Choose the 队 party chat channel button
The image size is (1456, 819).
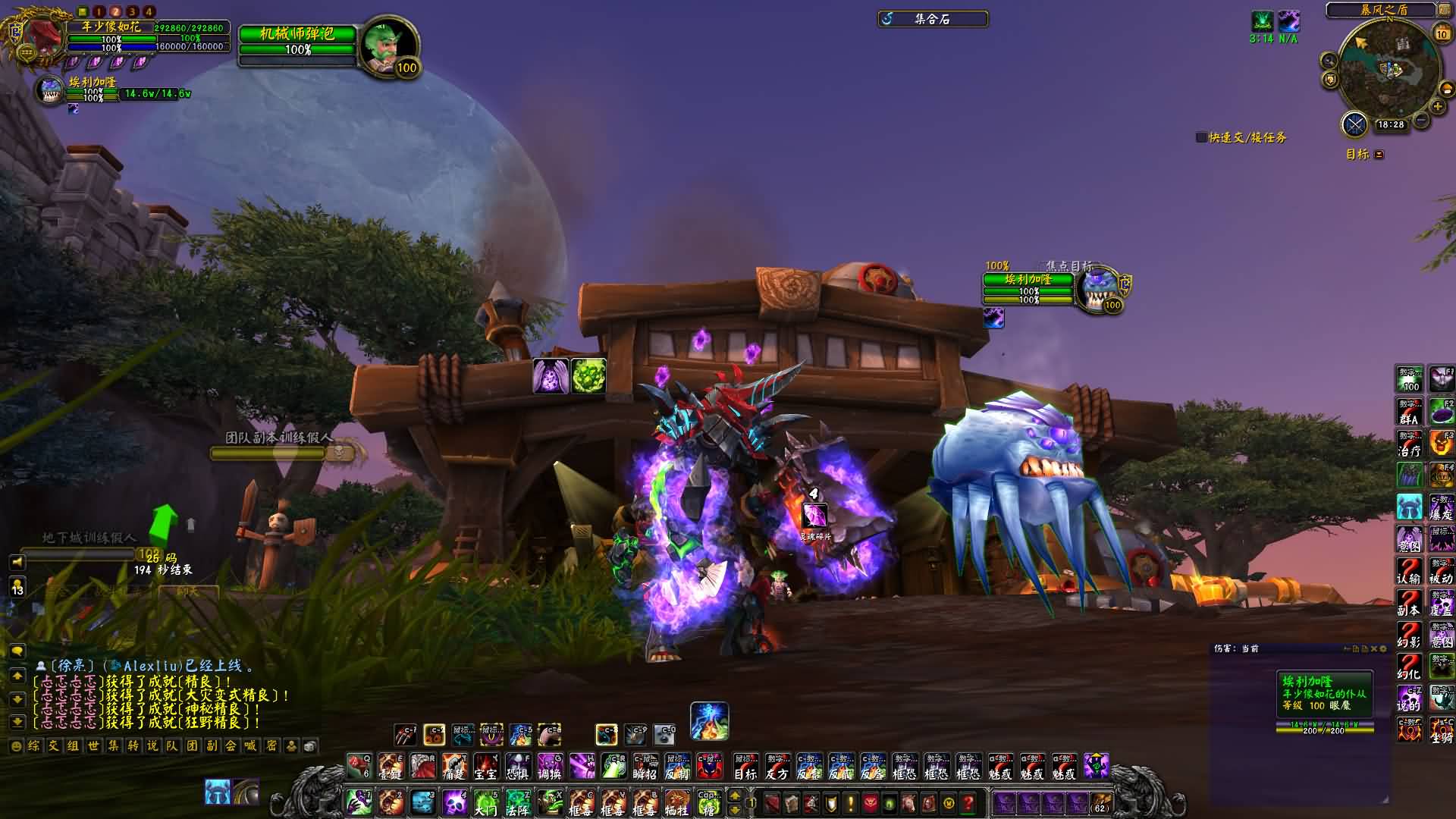coord(172,746)
